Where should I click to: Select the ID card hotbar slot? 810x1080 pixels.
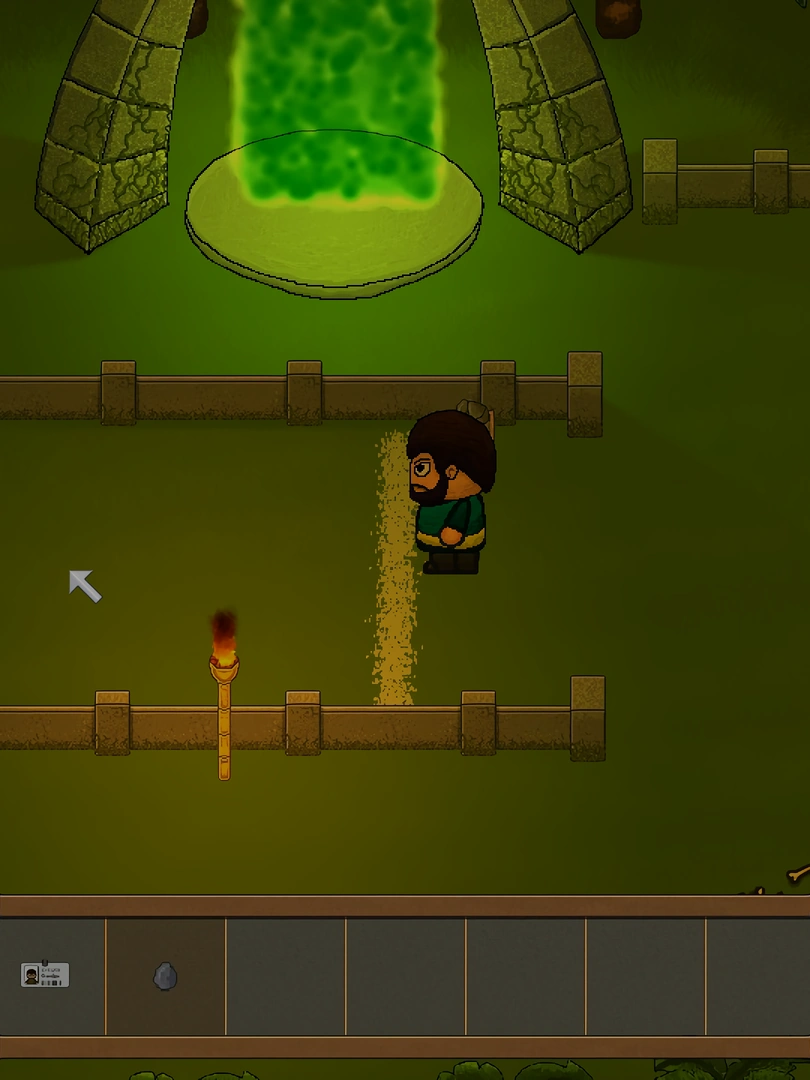46,975
